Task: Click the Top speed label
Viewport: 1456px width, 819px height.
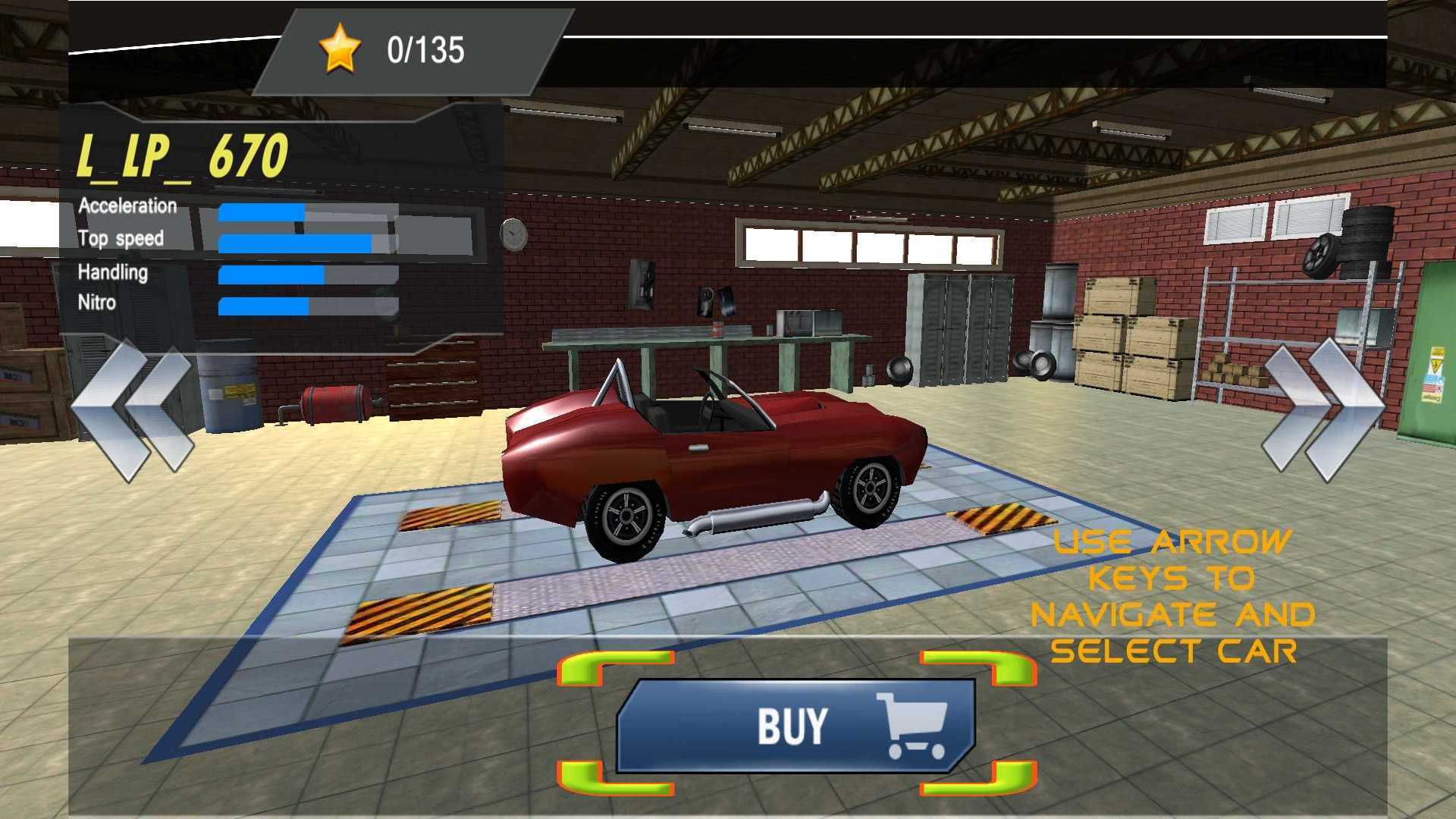Action: tap(121, 238)
